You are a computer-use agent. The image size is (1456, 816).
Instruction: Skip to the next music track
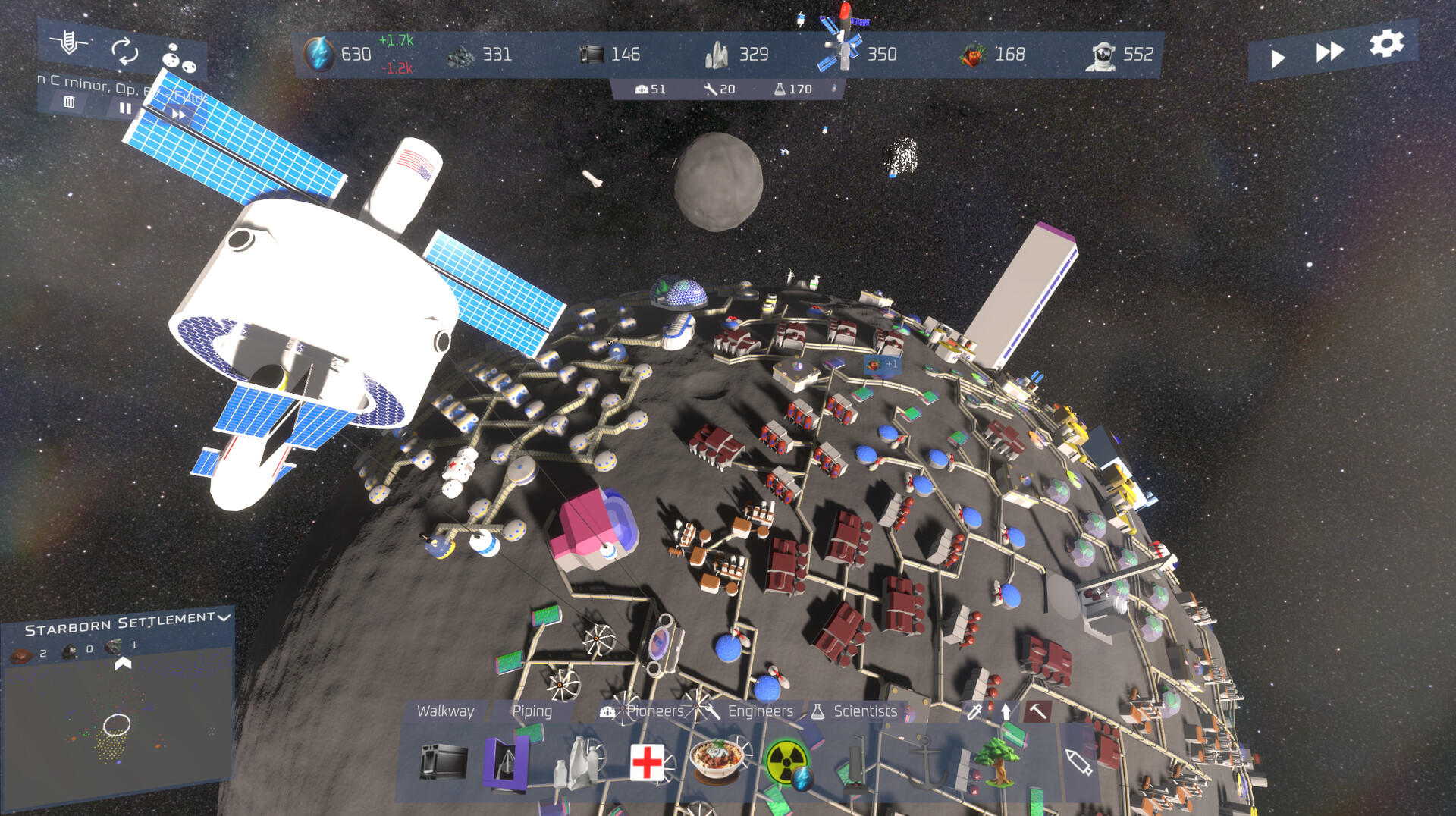(x=179, y=115)
